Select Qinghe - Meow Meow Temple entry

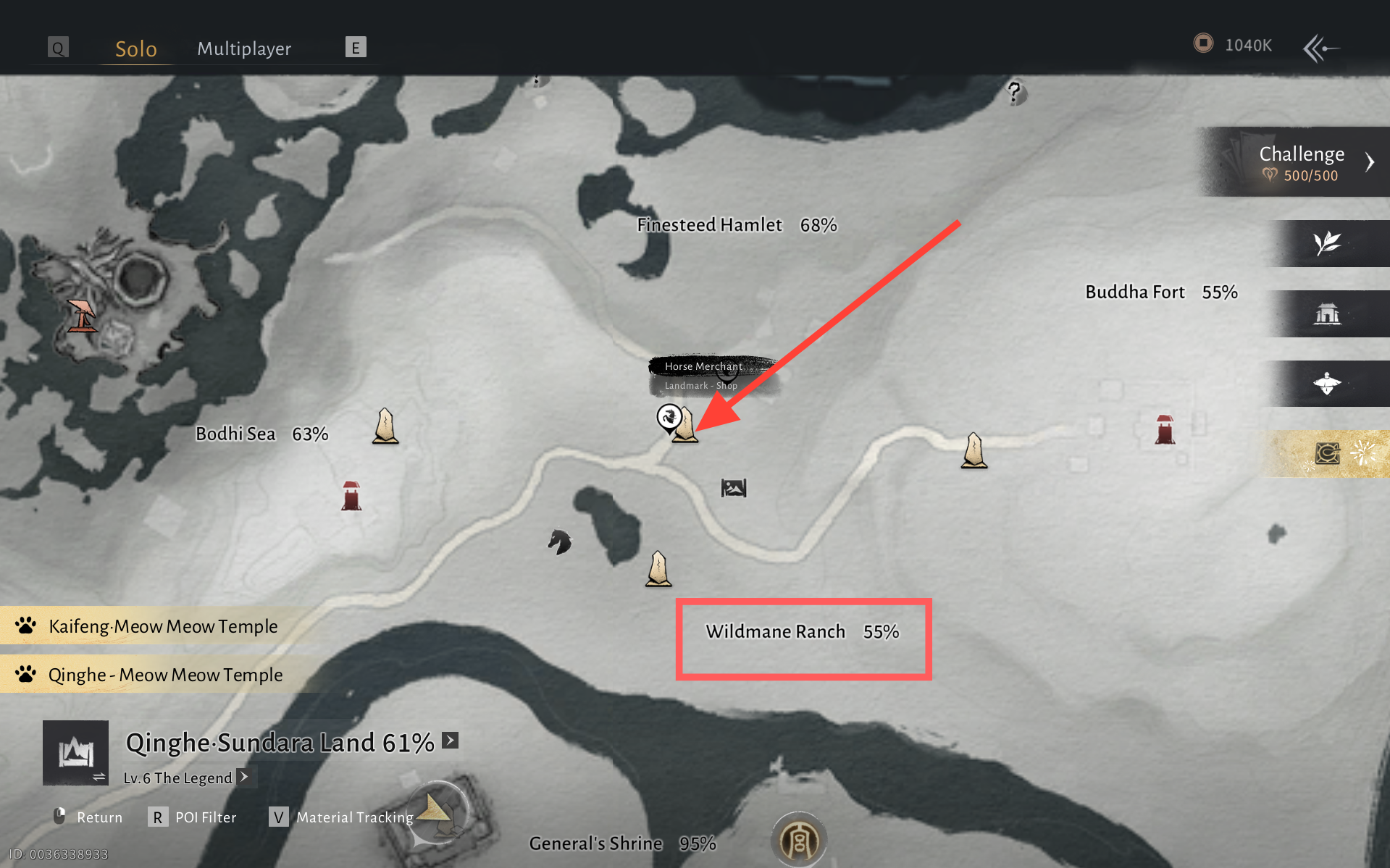coord(165,675)
